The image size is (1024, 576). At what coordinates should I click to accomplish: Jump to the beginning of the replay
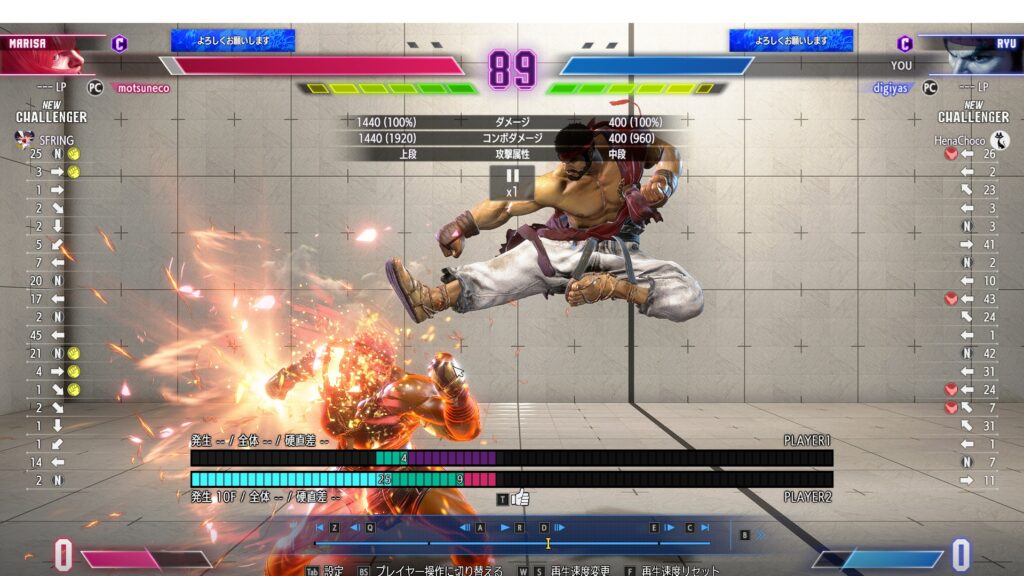[319, 527]
